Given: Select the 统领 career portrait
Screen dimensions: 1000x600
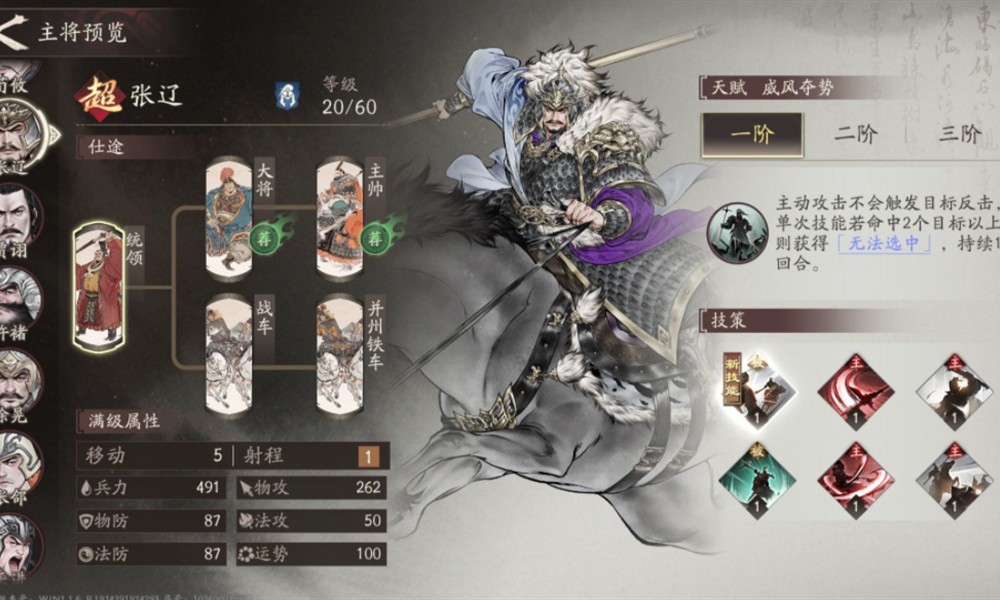Looking at the screenshot, I should tap(98, 285).
